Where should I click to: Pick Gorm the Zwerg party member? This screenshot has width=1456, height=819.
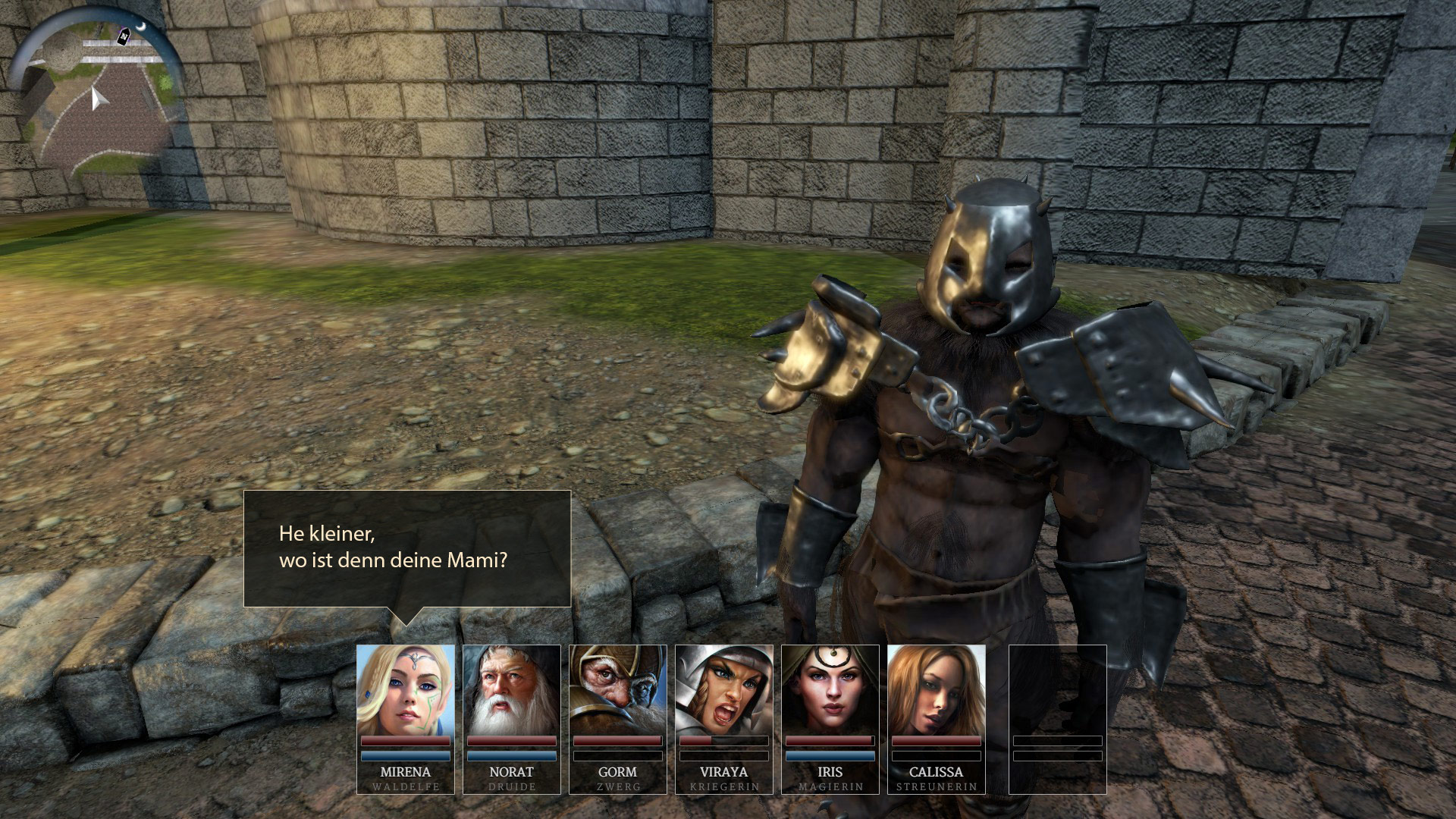618,690
